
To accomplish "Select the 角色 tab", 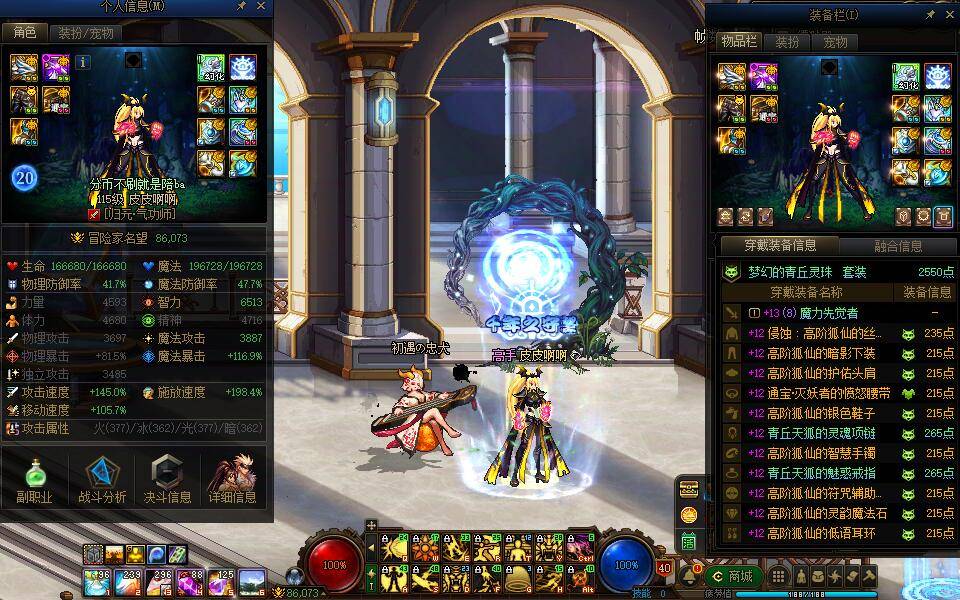I will (x=22, y=32).
